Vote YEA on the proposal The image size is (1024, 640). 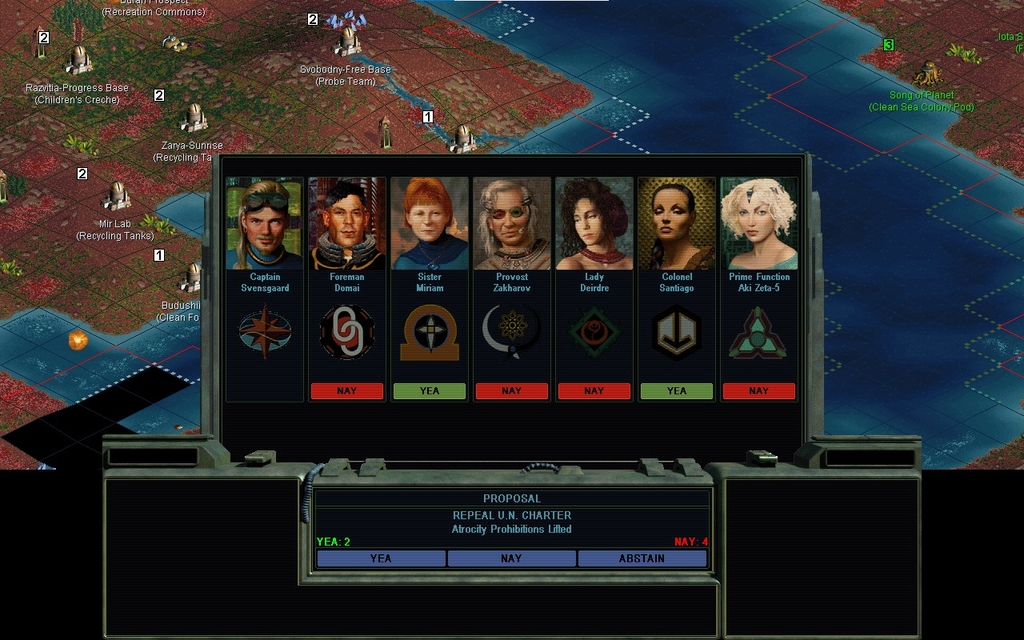click(x=381, y=558)
